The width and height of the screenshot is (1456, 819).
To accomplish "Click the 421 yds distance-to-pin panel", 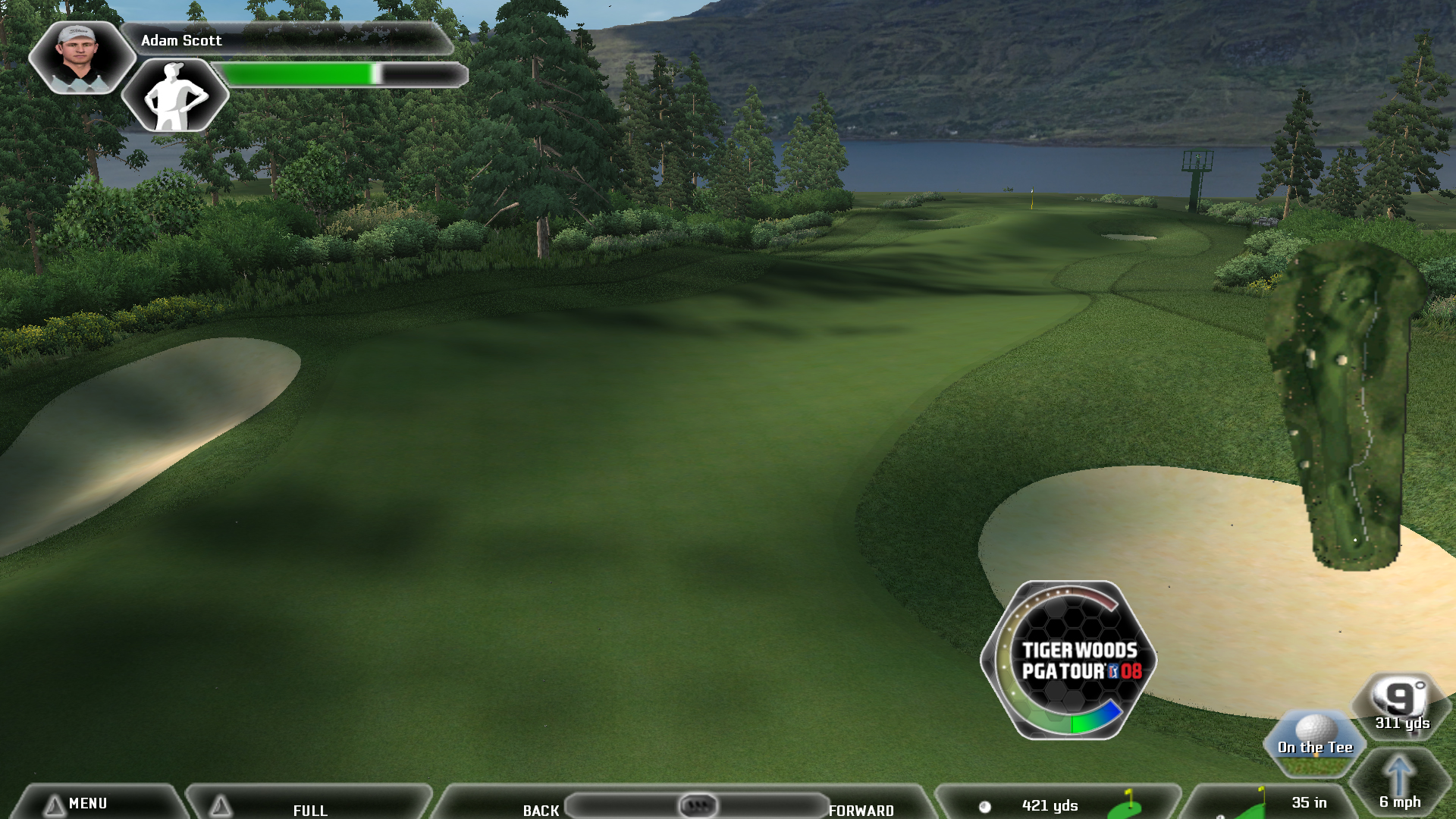I will 1058,805.
